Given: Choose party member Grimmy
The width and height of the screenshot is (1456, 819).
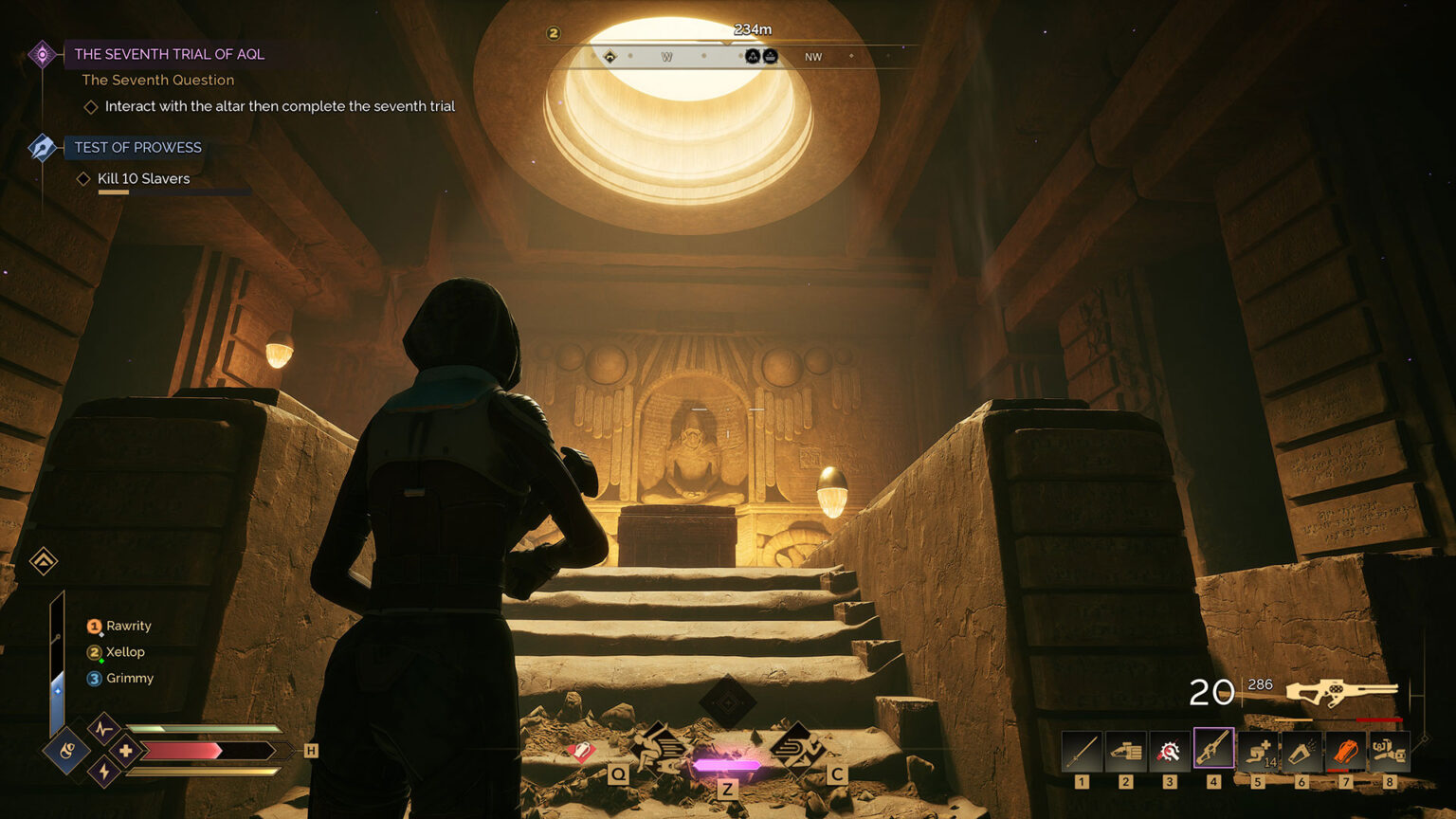Looking at the screenshot, I should pyautogui.click(x=129, y=678).
